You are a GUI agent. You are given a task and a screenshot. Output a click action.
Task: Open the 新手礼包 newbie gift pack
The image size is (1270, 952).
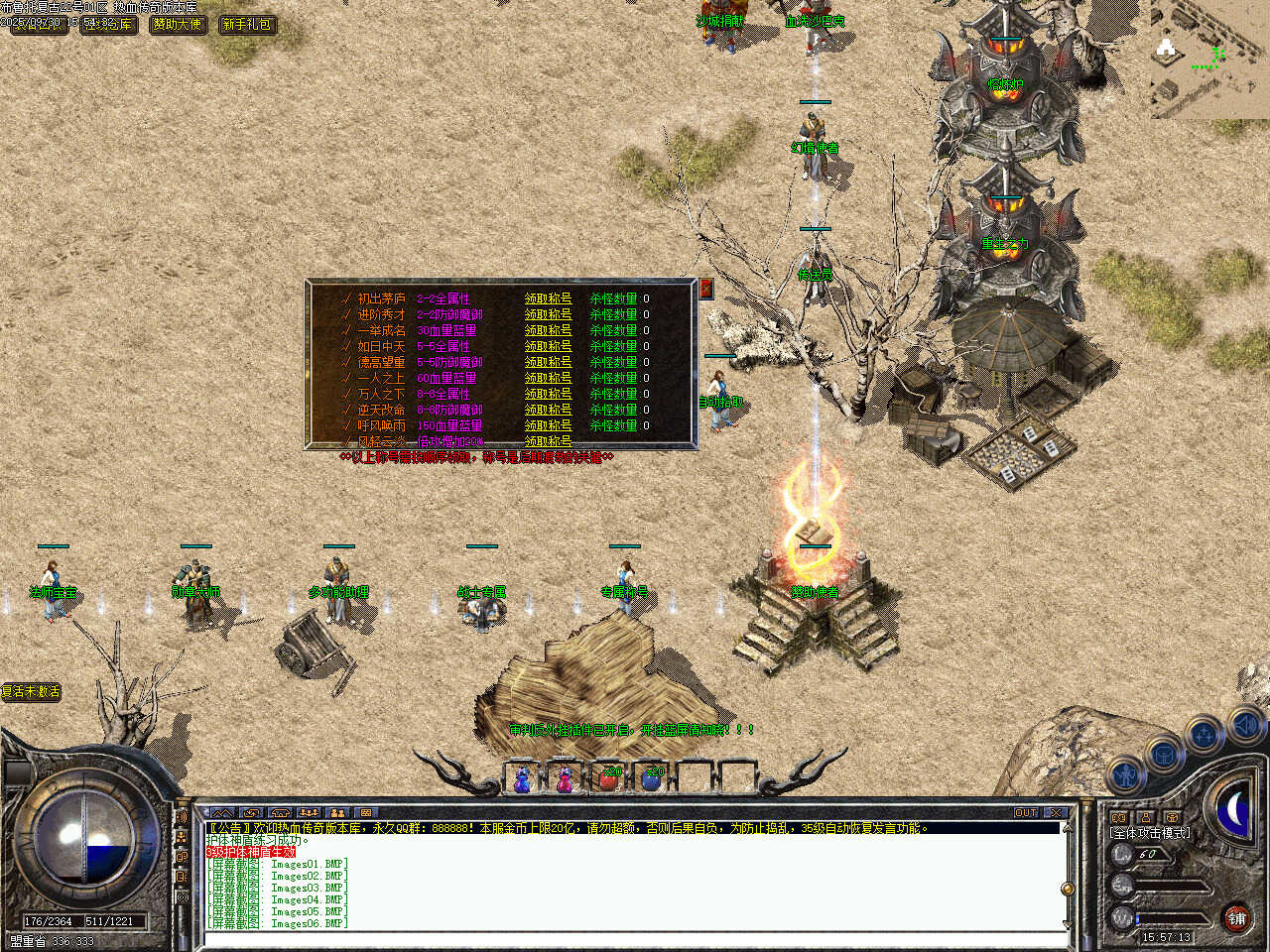[x=246, y=25]
